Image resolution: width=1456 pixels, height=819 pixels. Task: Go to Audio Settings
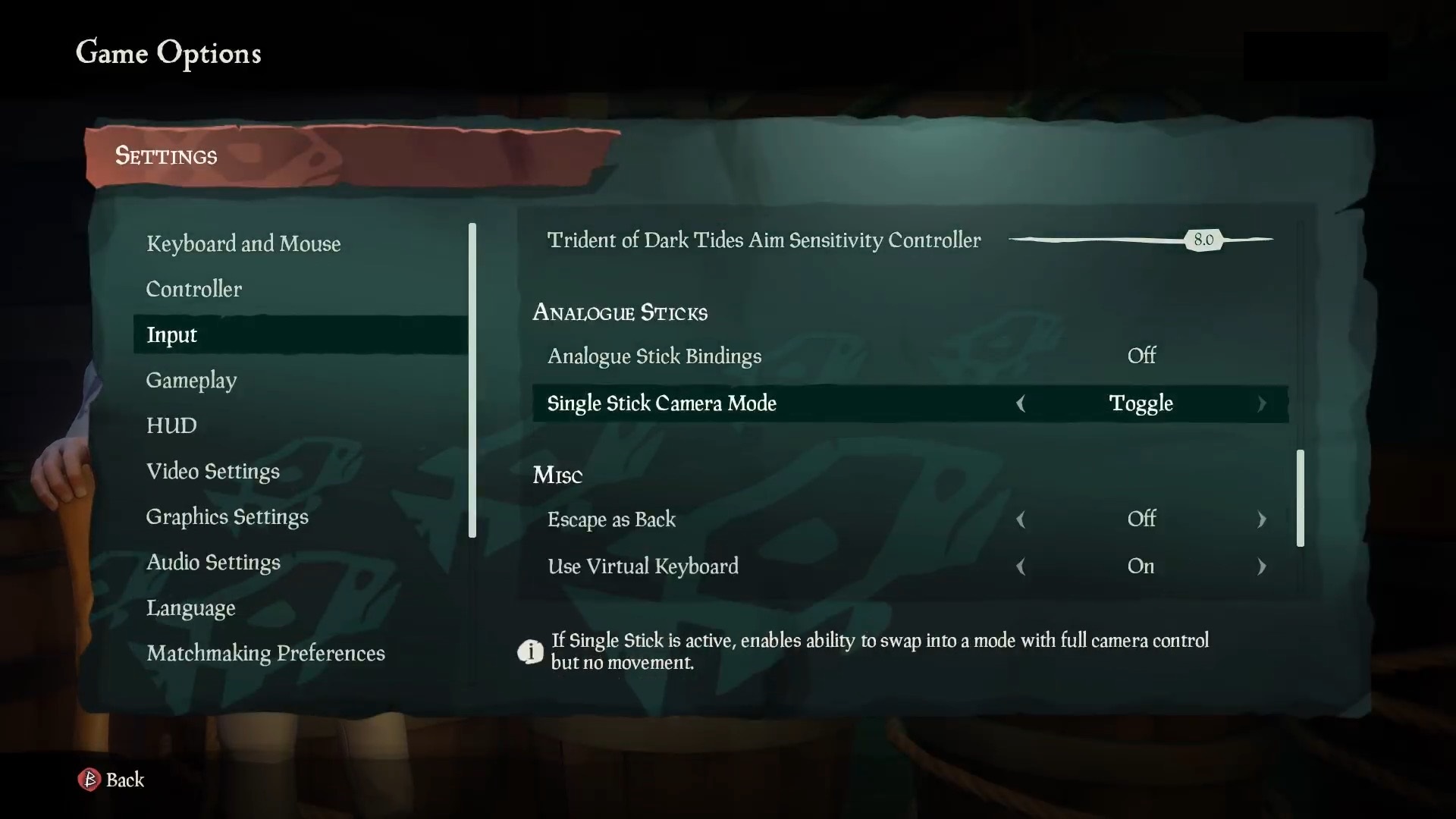point(213,562)
